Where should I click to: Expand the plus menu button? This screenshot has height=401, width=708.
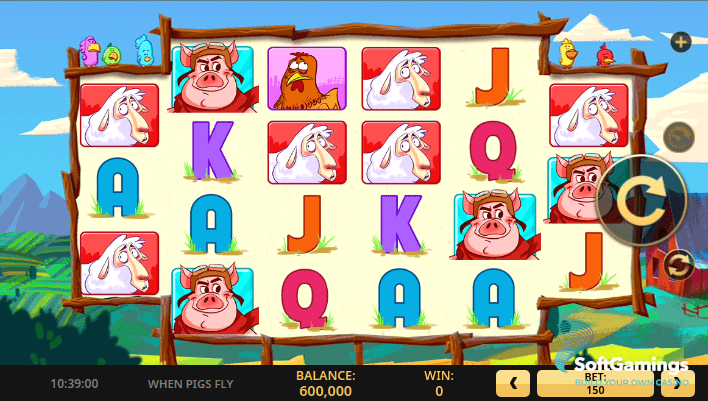pos(681,42)
